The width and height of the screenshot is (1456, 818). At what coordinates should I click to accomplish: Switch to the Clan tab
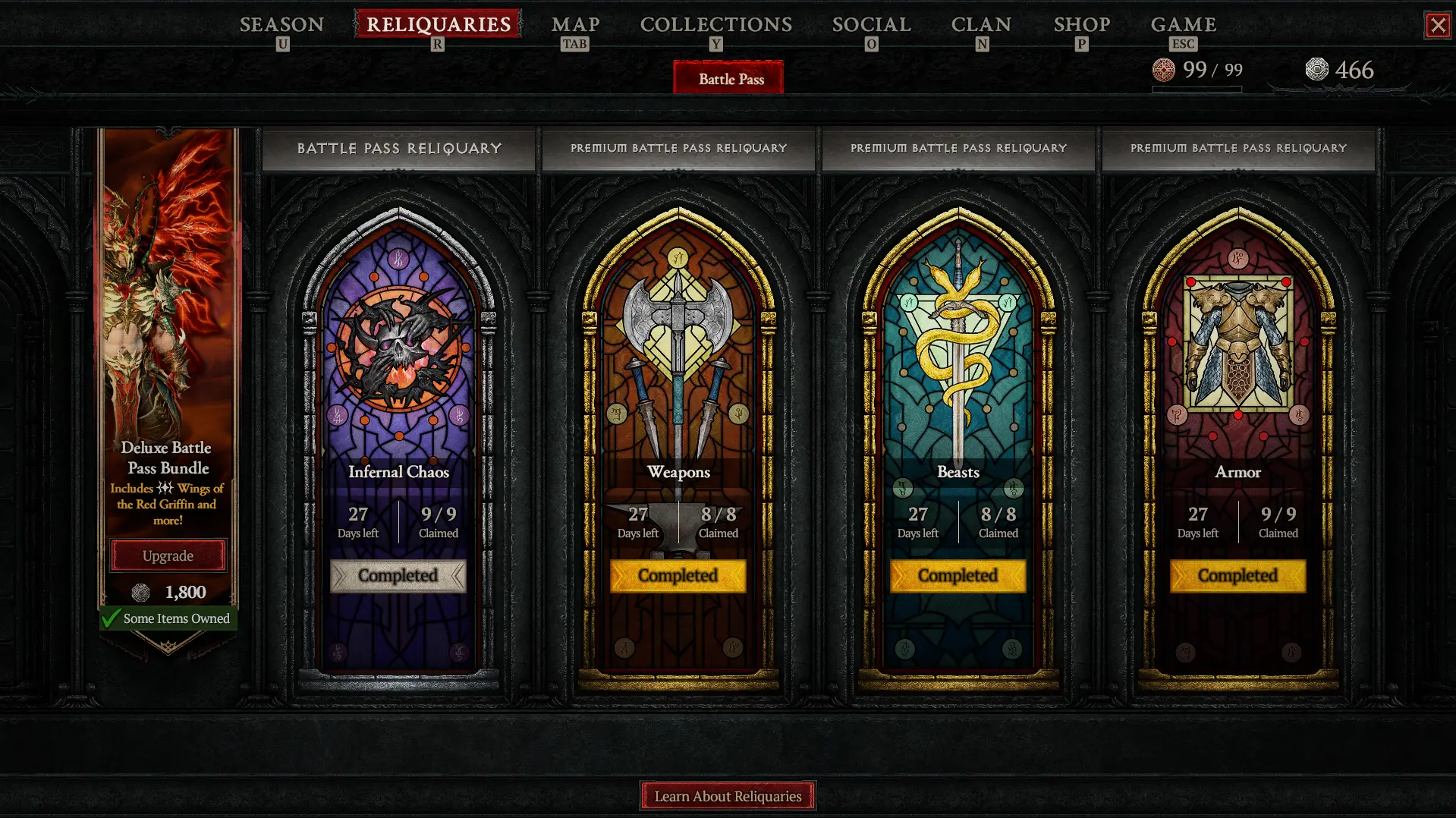(981, 25)
